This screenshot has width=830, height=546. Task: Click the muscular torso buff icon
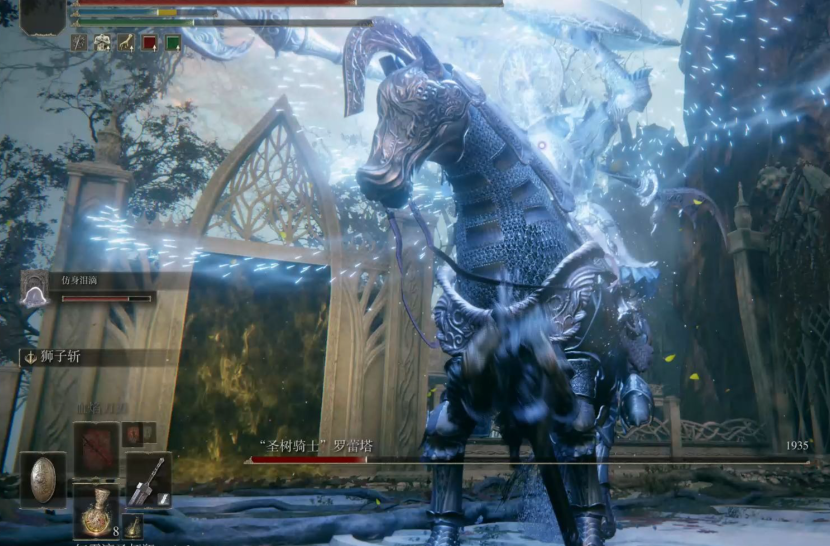(x=103, y=42)
